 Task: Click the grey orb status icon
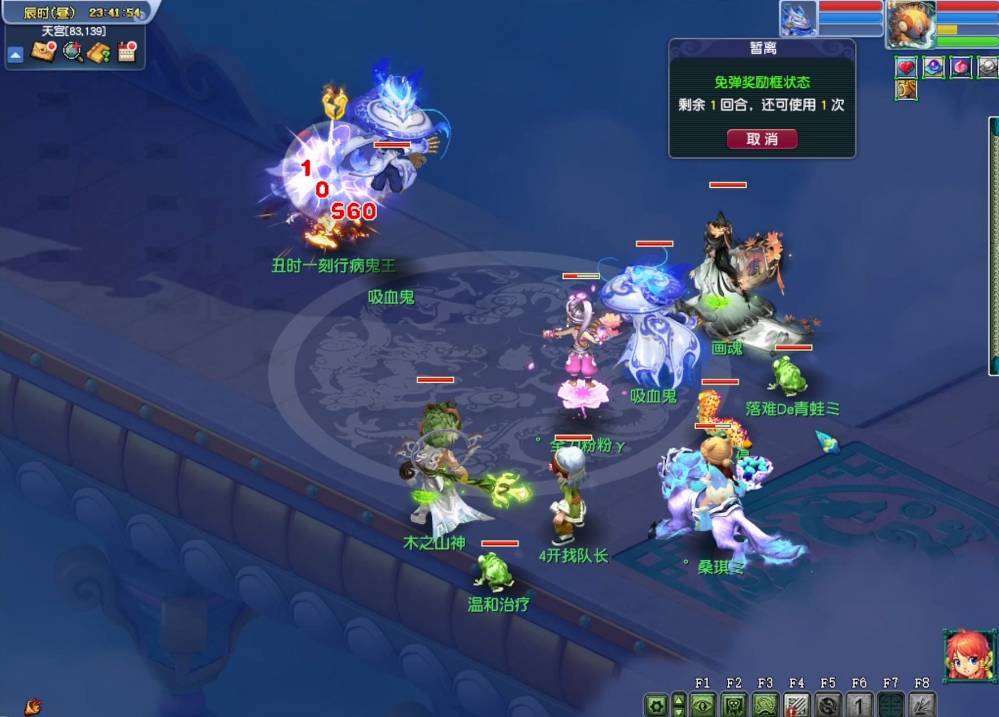[988, 67]
